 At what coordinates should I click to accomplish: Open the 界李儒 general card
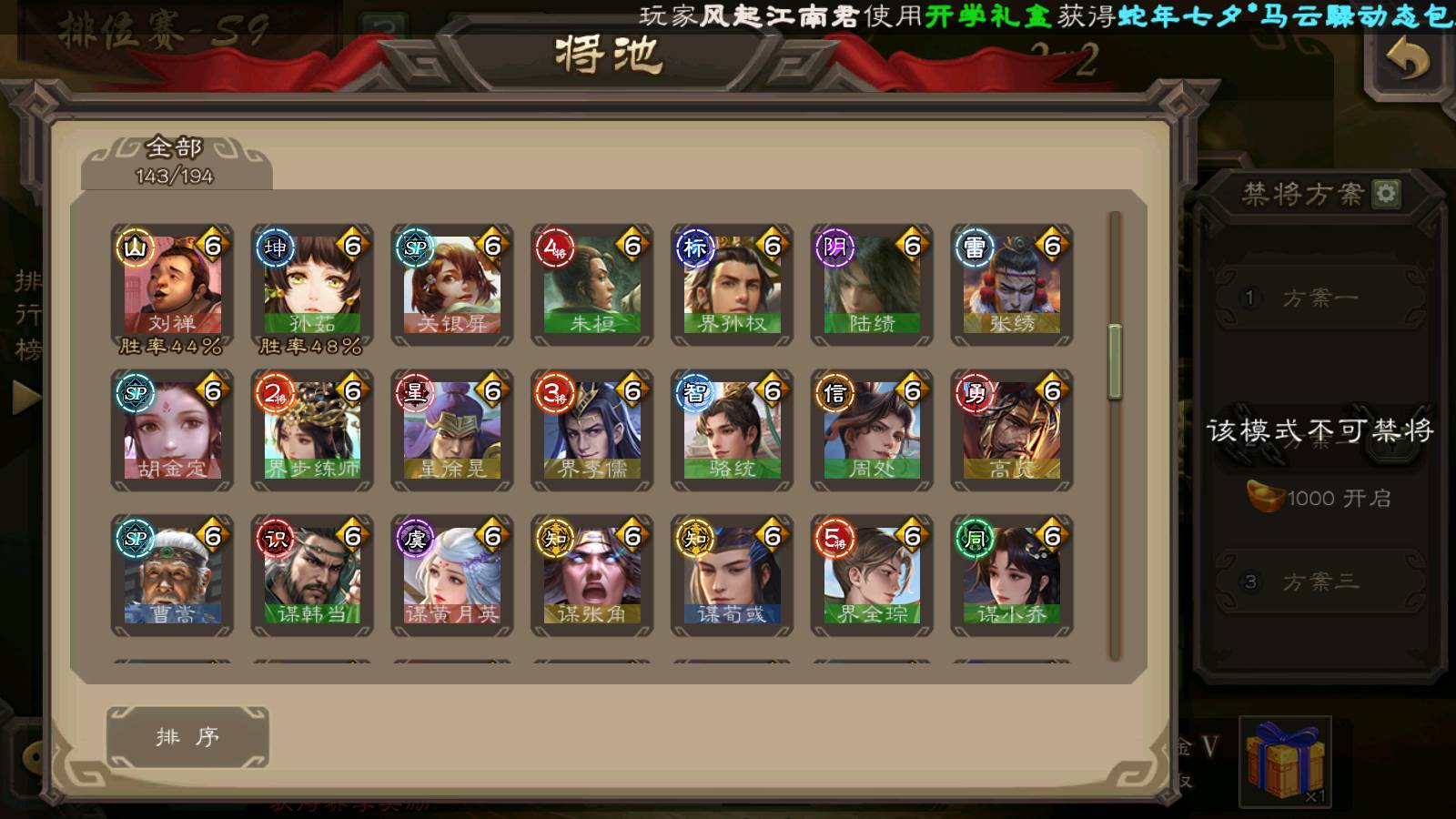click(x=592, y=431)
